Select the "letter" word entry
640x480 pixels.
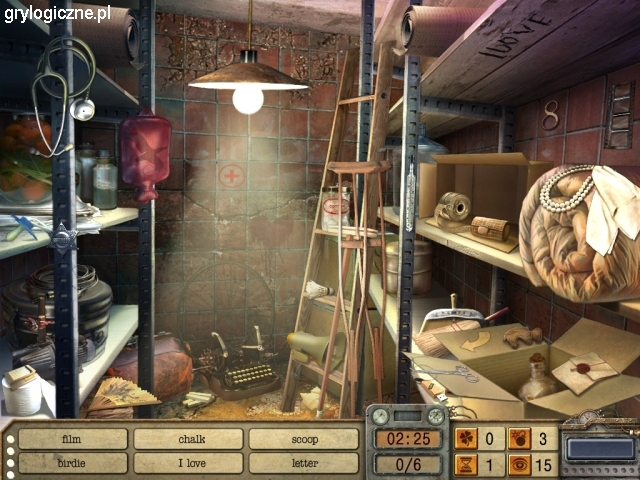tap(304, 463)
